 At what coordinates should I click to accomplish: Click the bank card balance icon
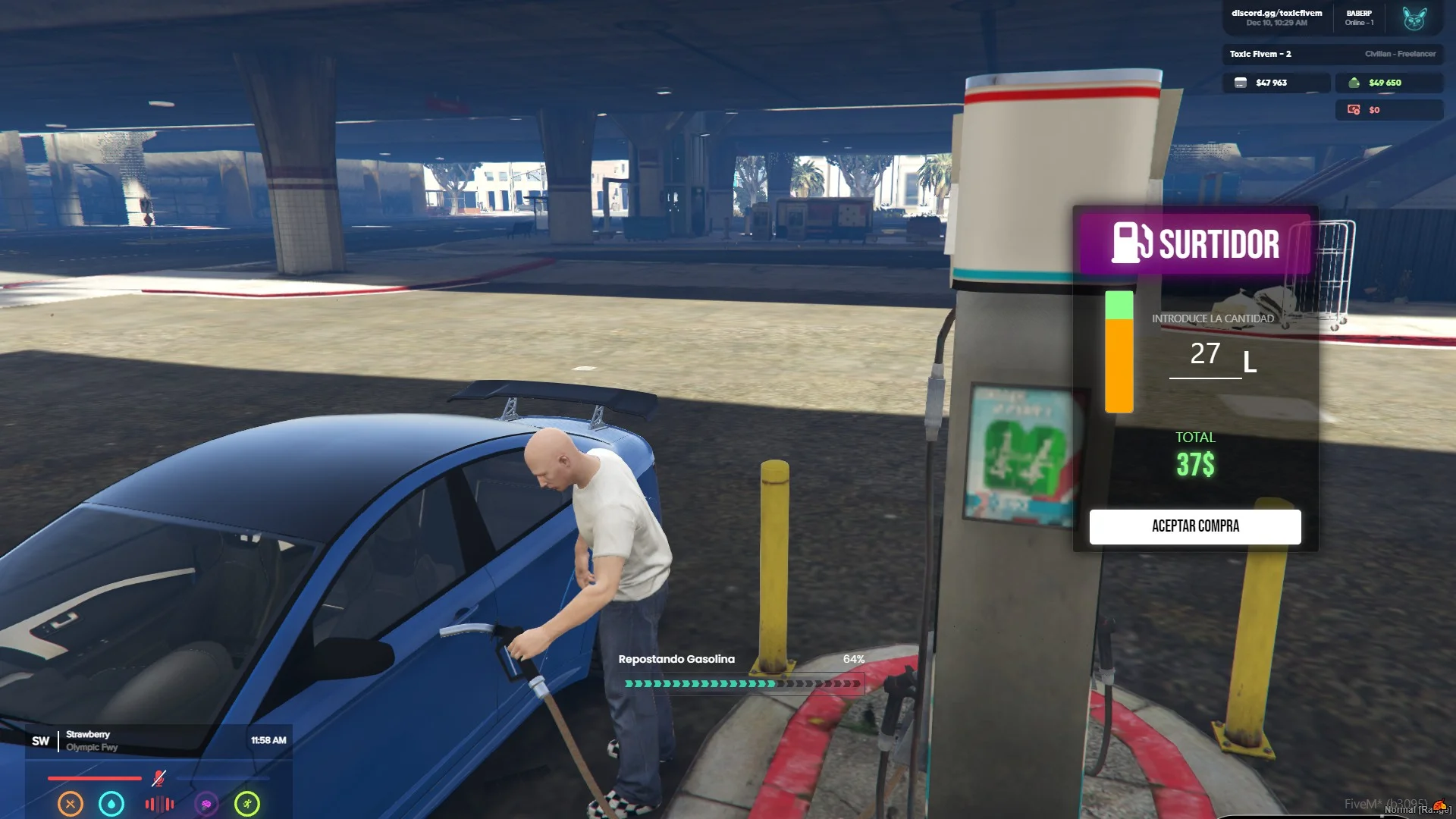point(1241,83)
